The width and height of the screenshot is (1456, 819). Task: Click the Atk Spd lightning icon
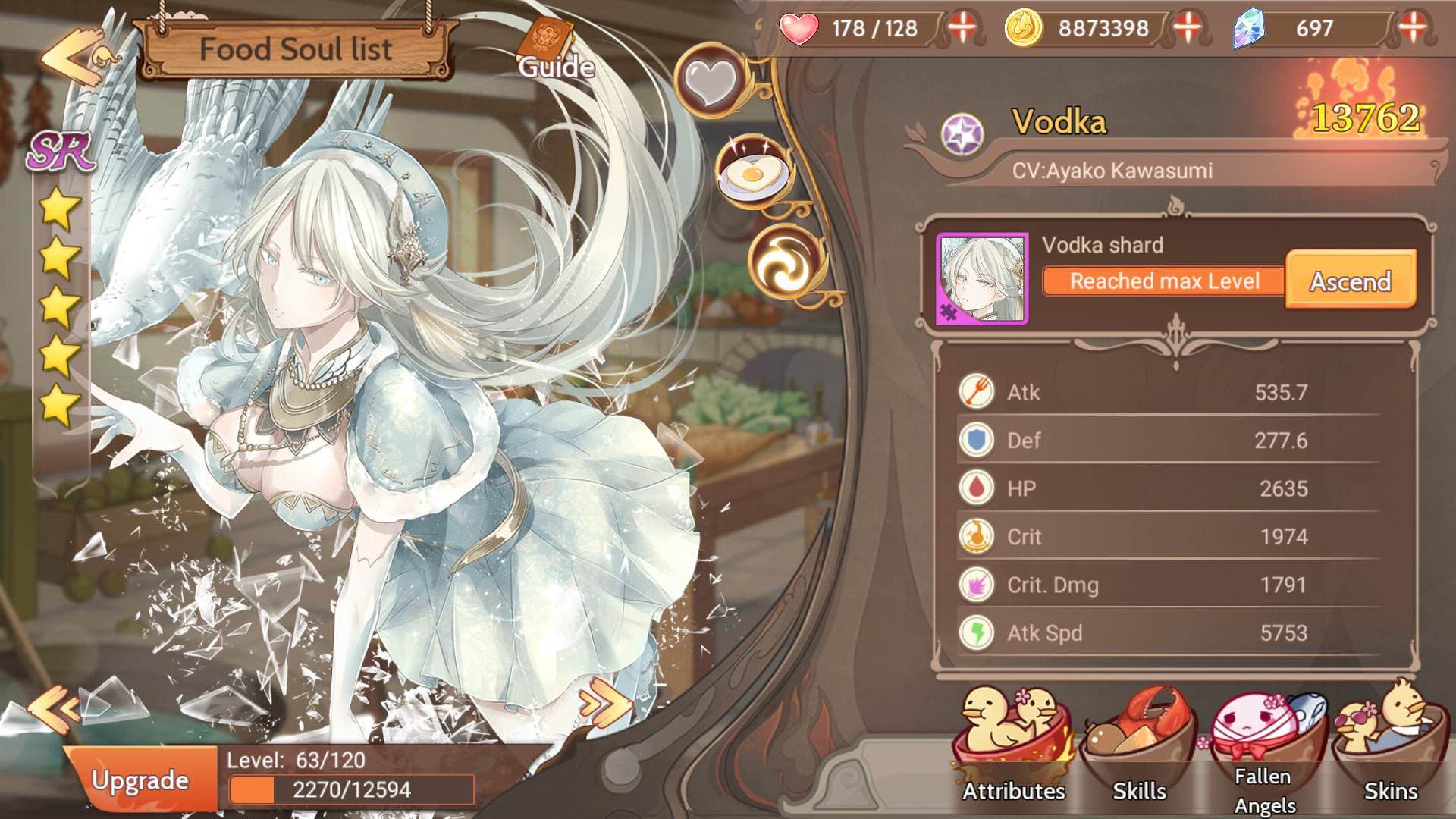tap(977, 632)
